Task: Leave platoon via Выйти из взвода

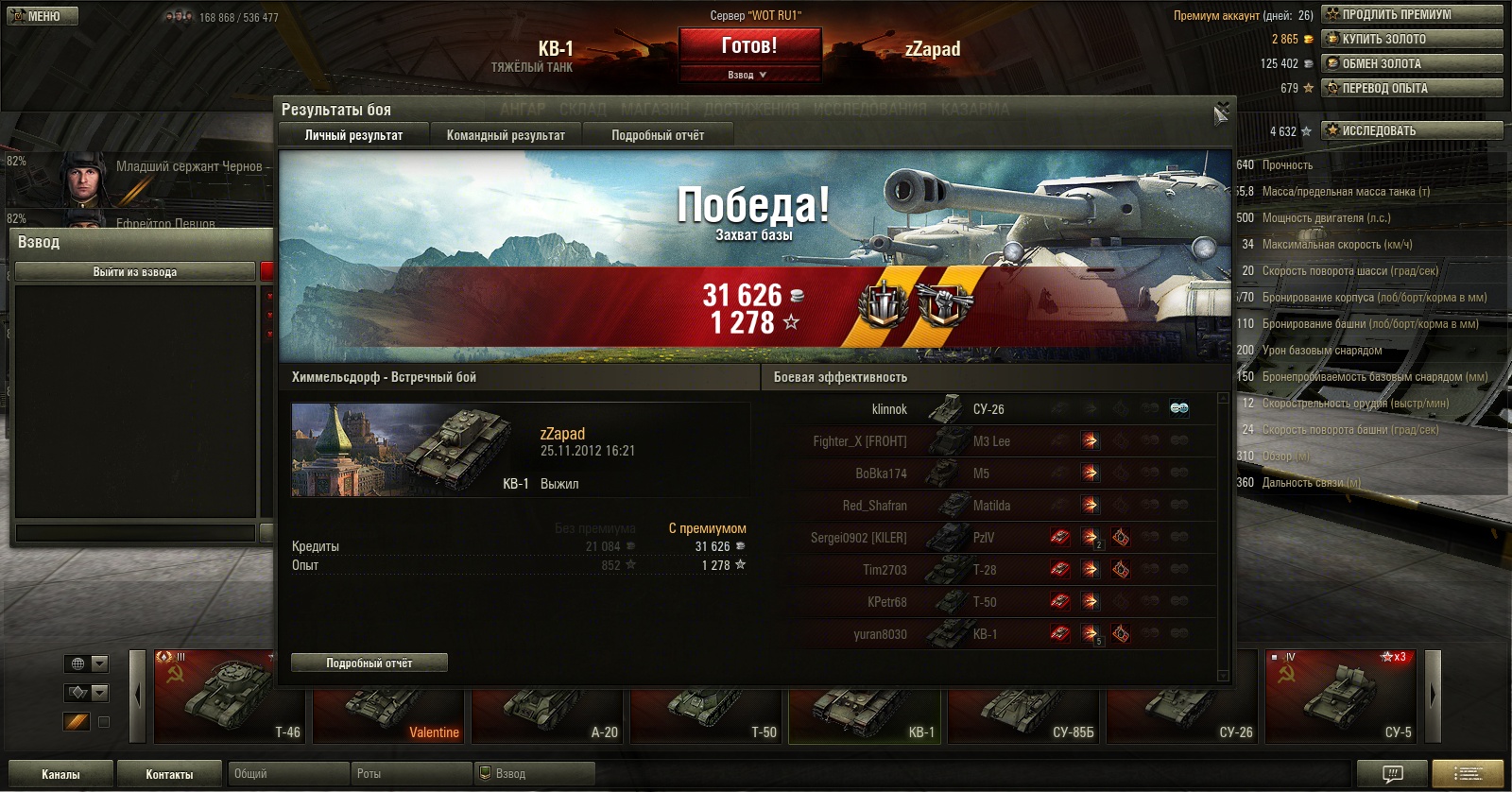Action: point(135,272)
